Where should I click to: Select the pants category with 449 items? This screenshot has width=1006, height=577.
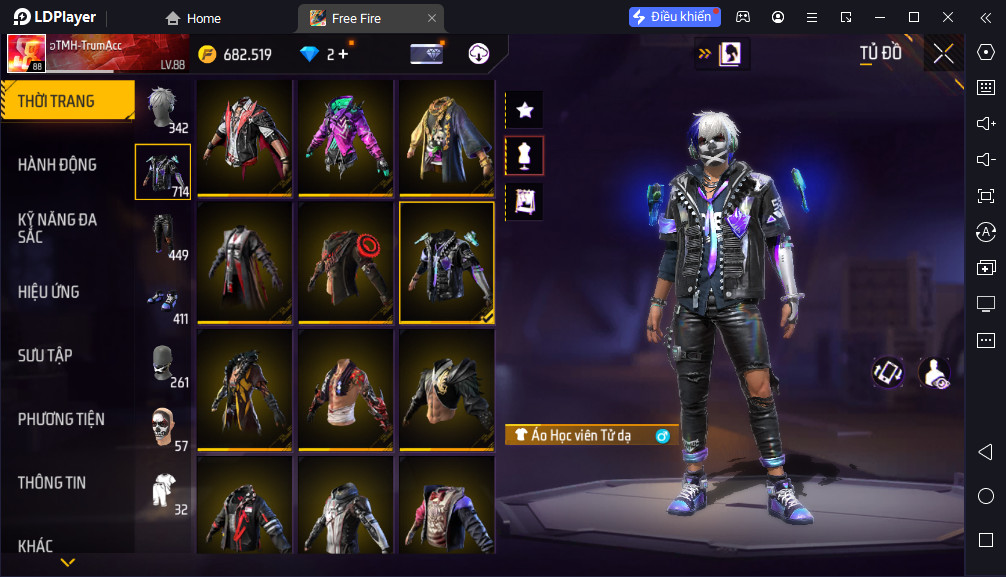coord(163,235)
